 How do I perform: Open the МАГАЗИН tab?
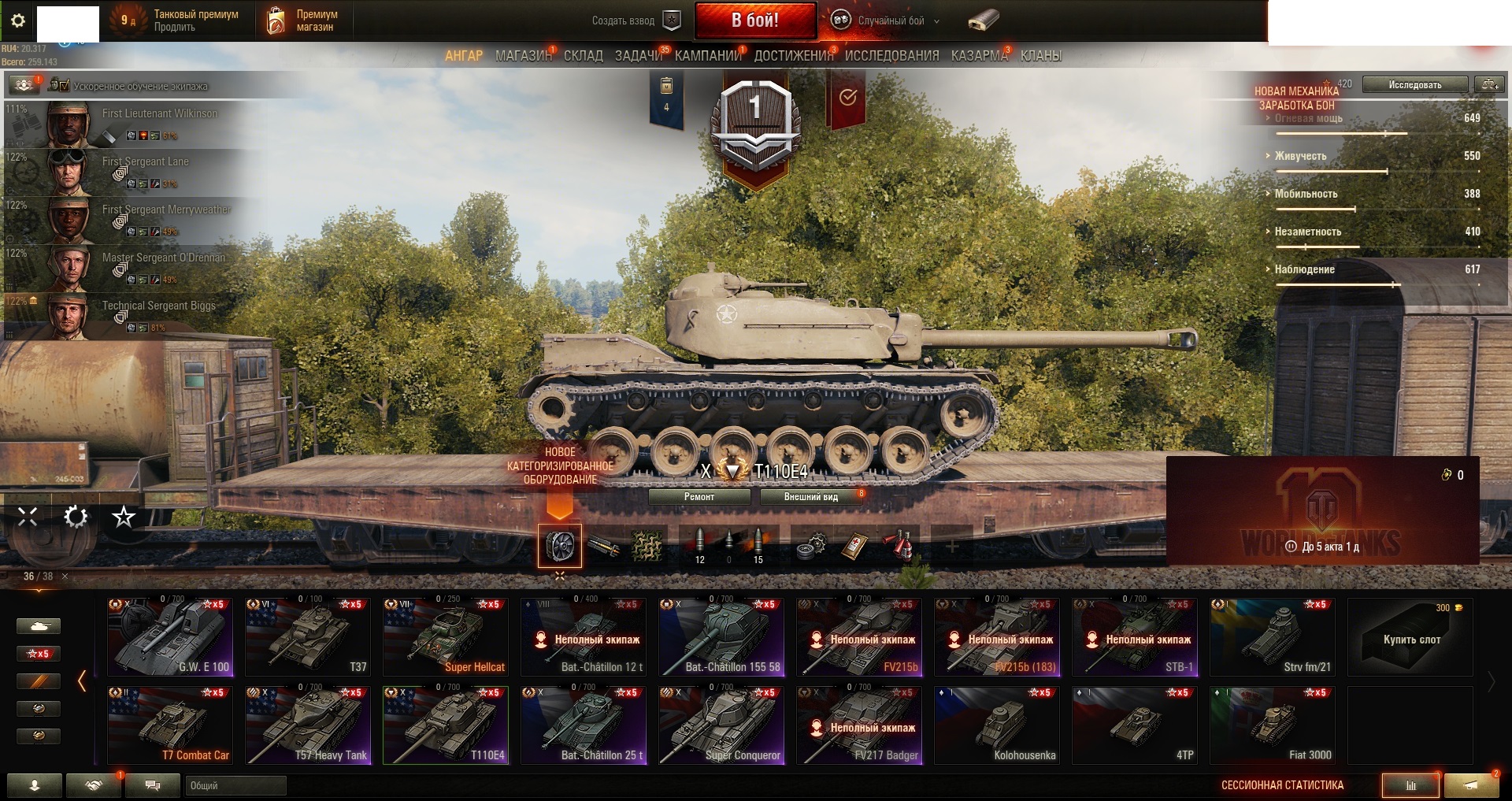click(523, 56)
